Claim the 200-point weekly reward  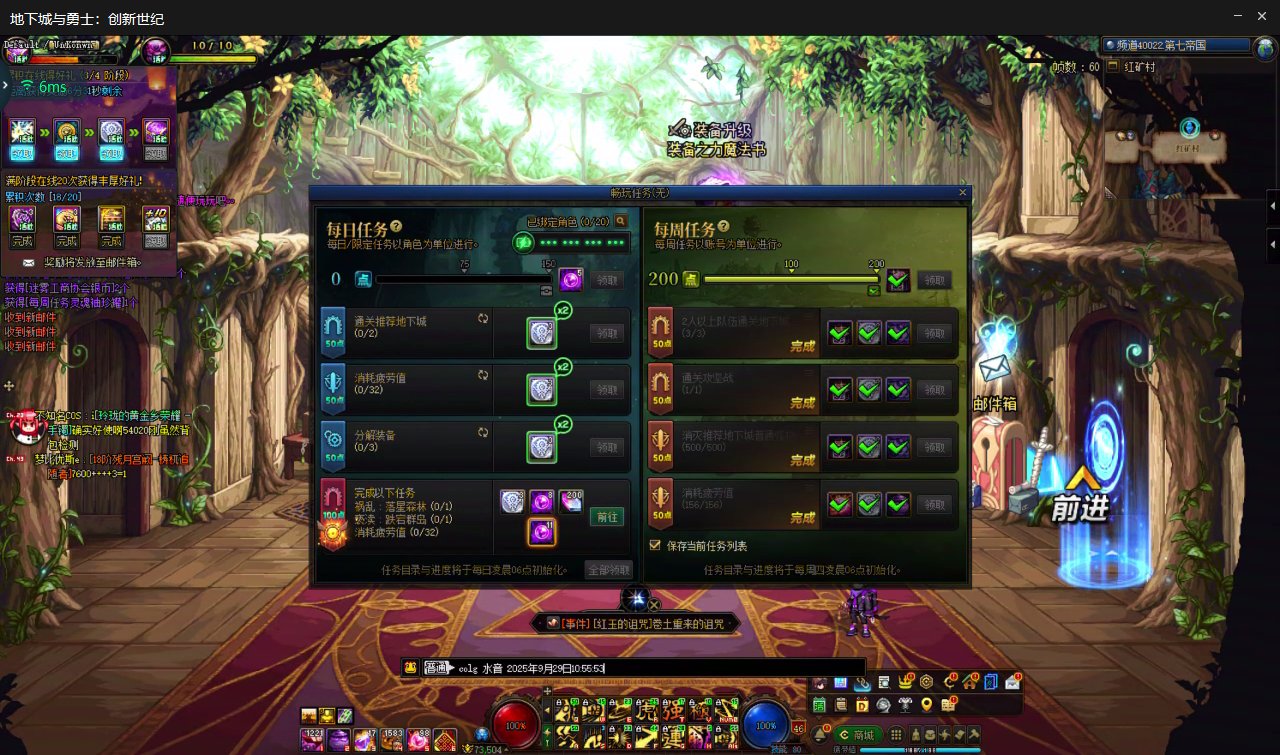pos(934,280)
